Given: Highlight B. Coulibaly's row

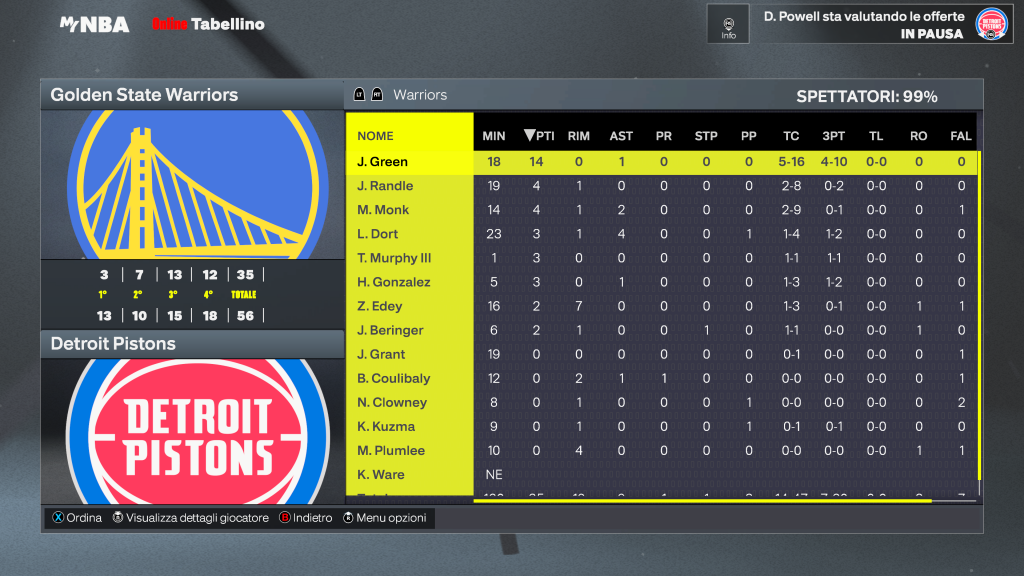Looking at the screenshot, I should (x=393, y=378).
